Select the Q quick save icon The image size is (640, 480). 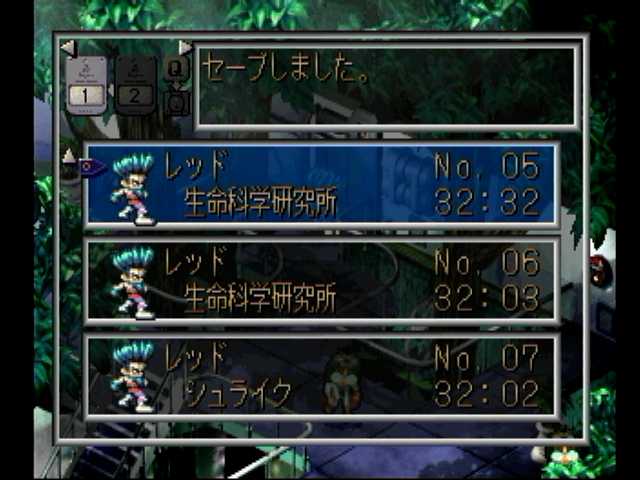click(176, 69)
